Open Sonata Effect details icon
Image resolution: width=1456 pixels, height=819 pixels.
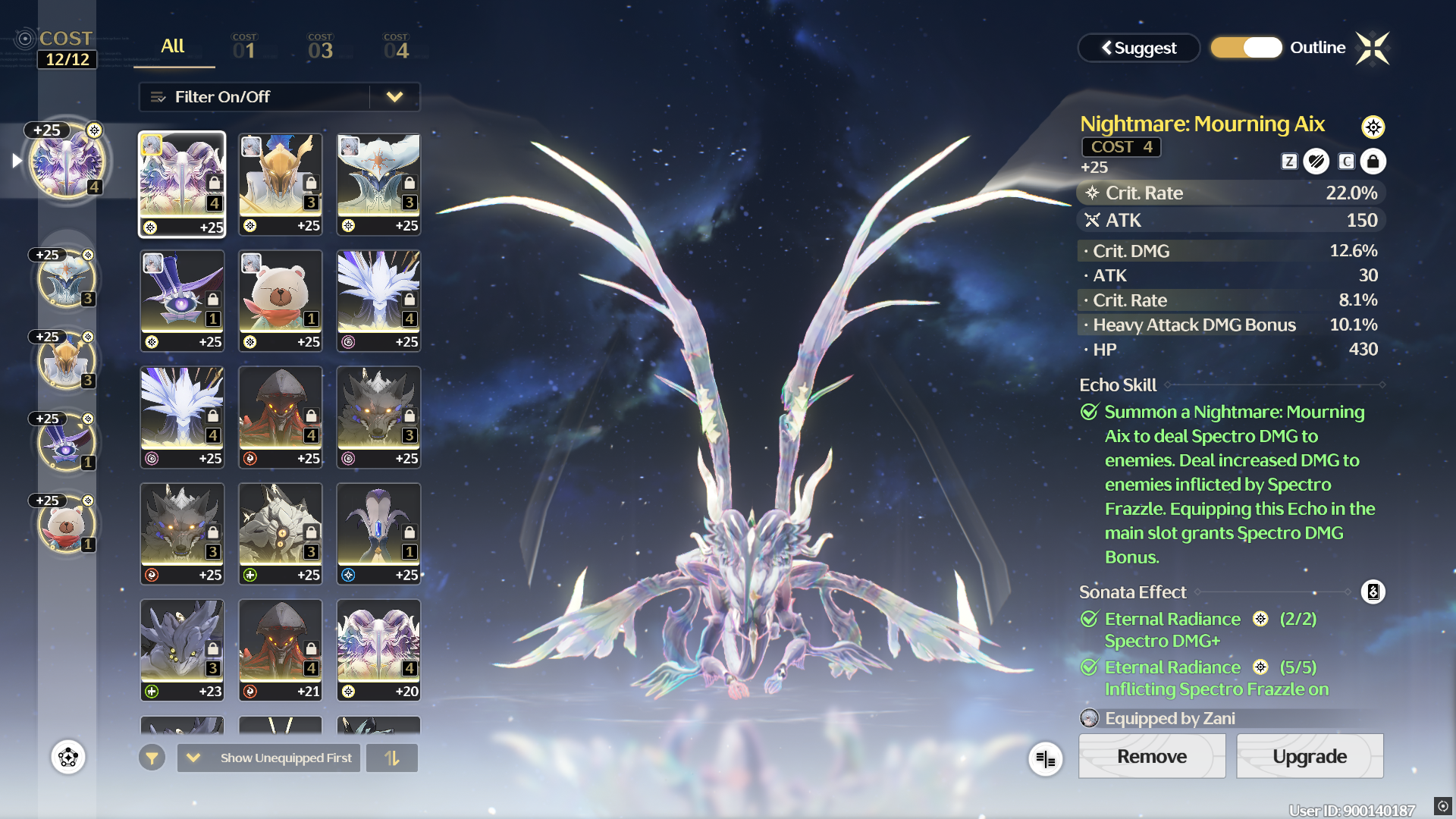[x=1373, y=592]
